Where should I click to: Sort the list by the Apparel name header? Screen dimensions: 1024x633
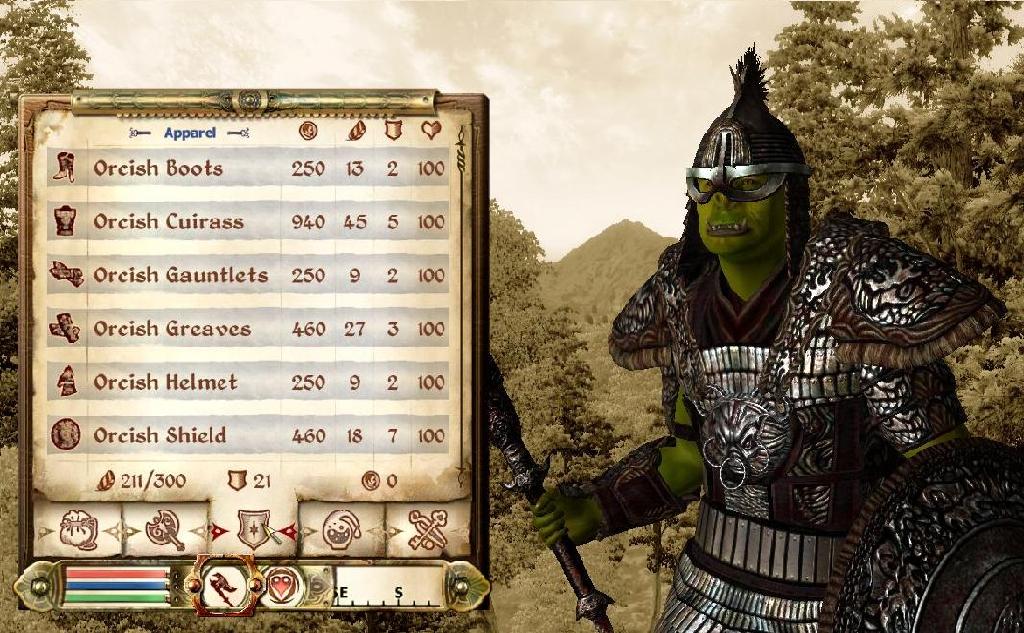(x=189, y=131)
